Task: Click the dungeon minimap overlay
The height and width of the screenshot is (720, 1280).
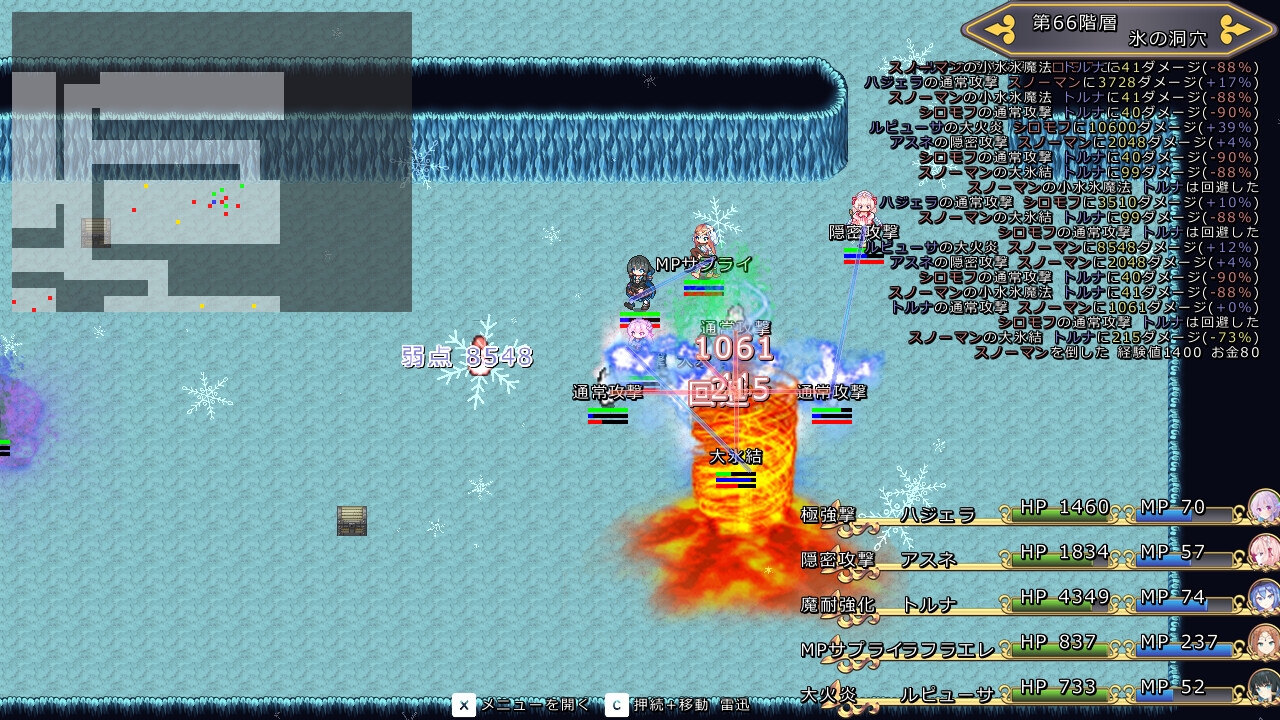Action: coord(212,162)
